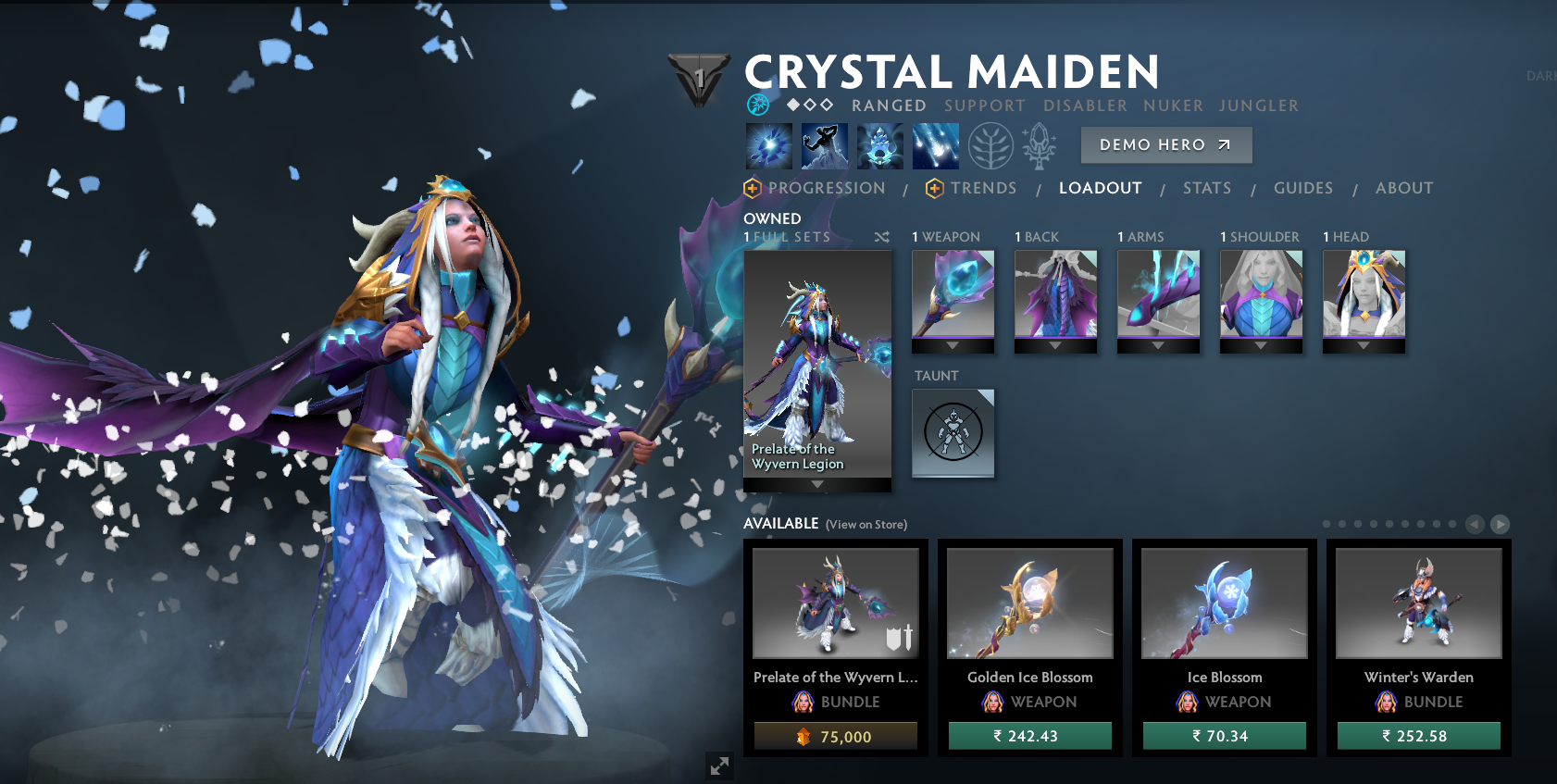This screenshot has width=1557, height=784.
Task: Toggle the equipped Taunt slot
Action: point(953,433)
